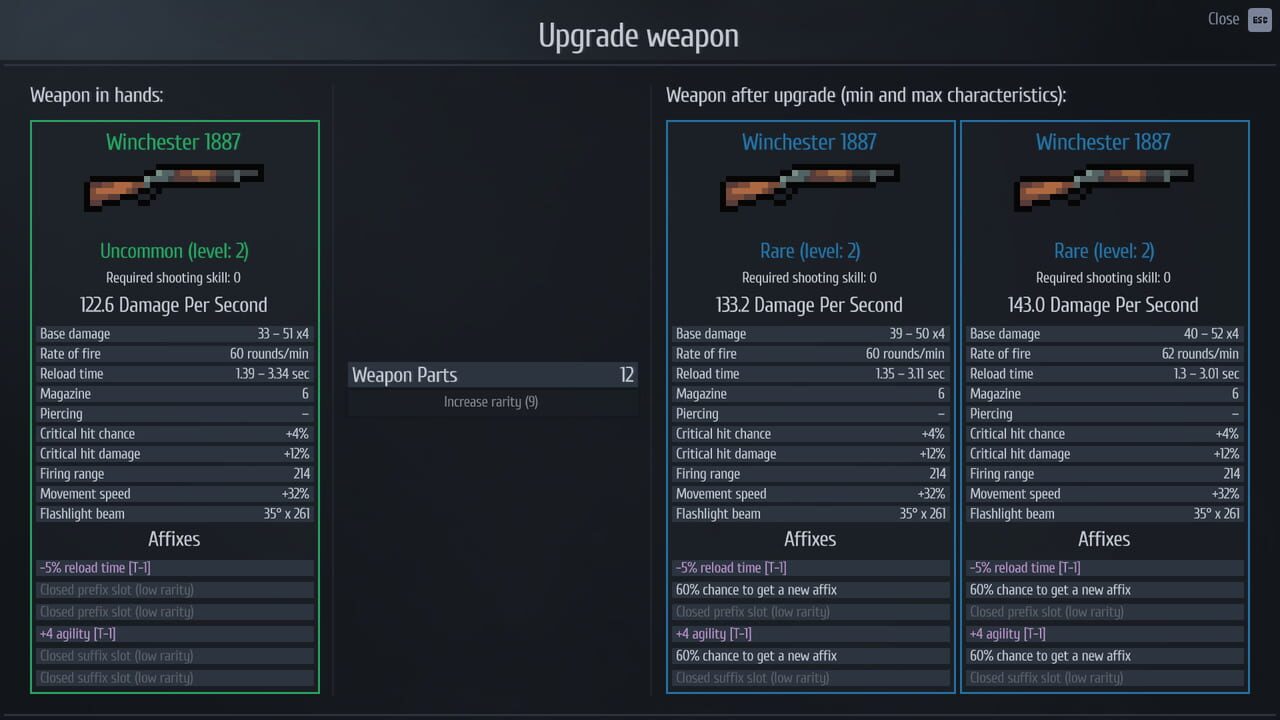Select the Winchester 1887 weapon icon in hands
This screenshot has width=1280, height=720.
click(x=174, y=188)
